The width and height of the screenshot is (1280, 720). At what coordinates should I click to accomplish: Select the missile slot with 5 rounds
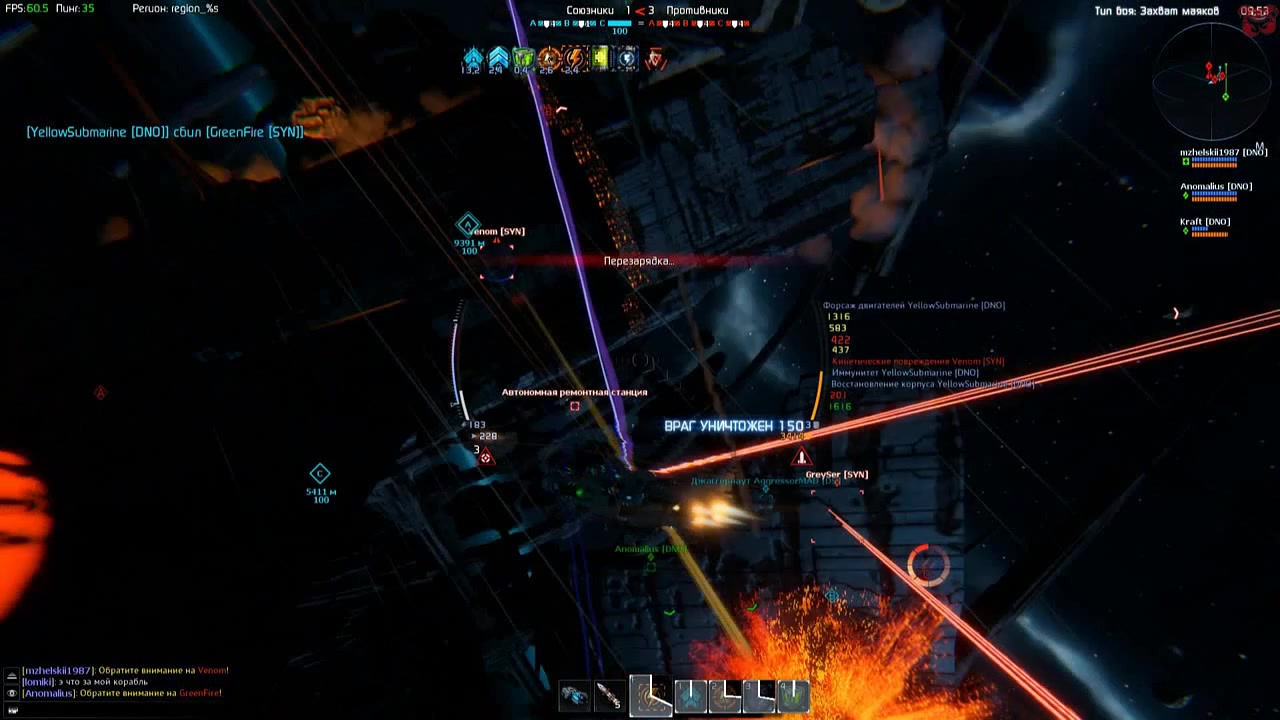(x=609, y=695)
